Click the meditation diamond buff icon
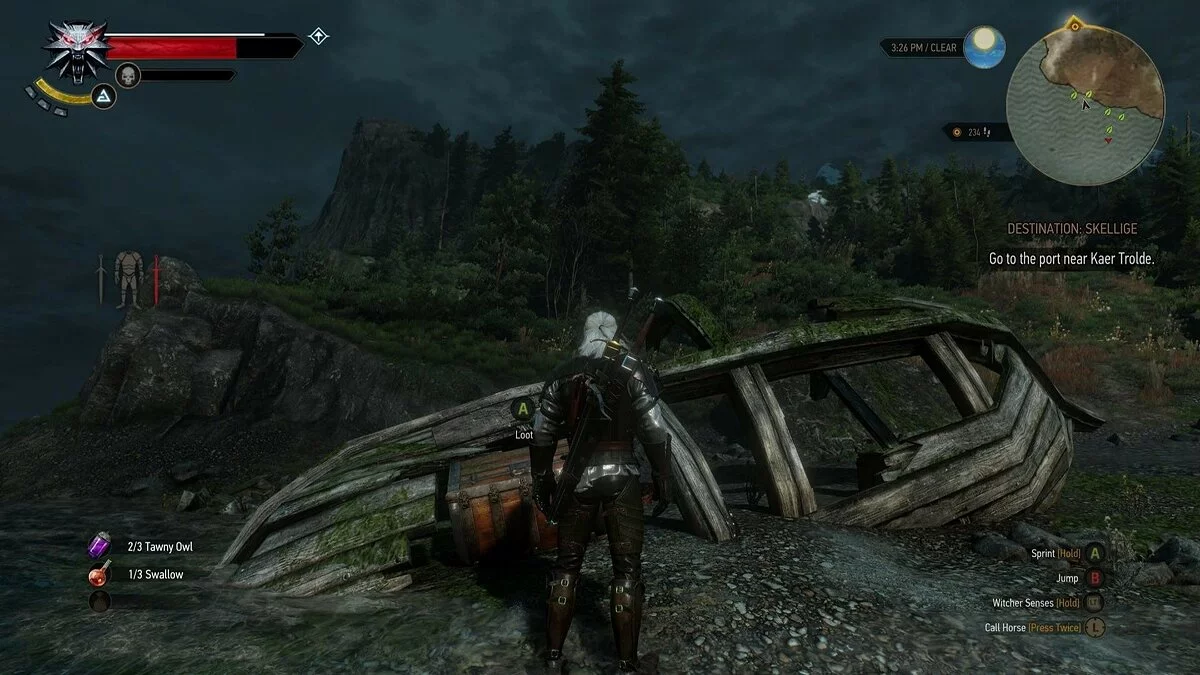 [318, 37]
